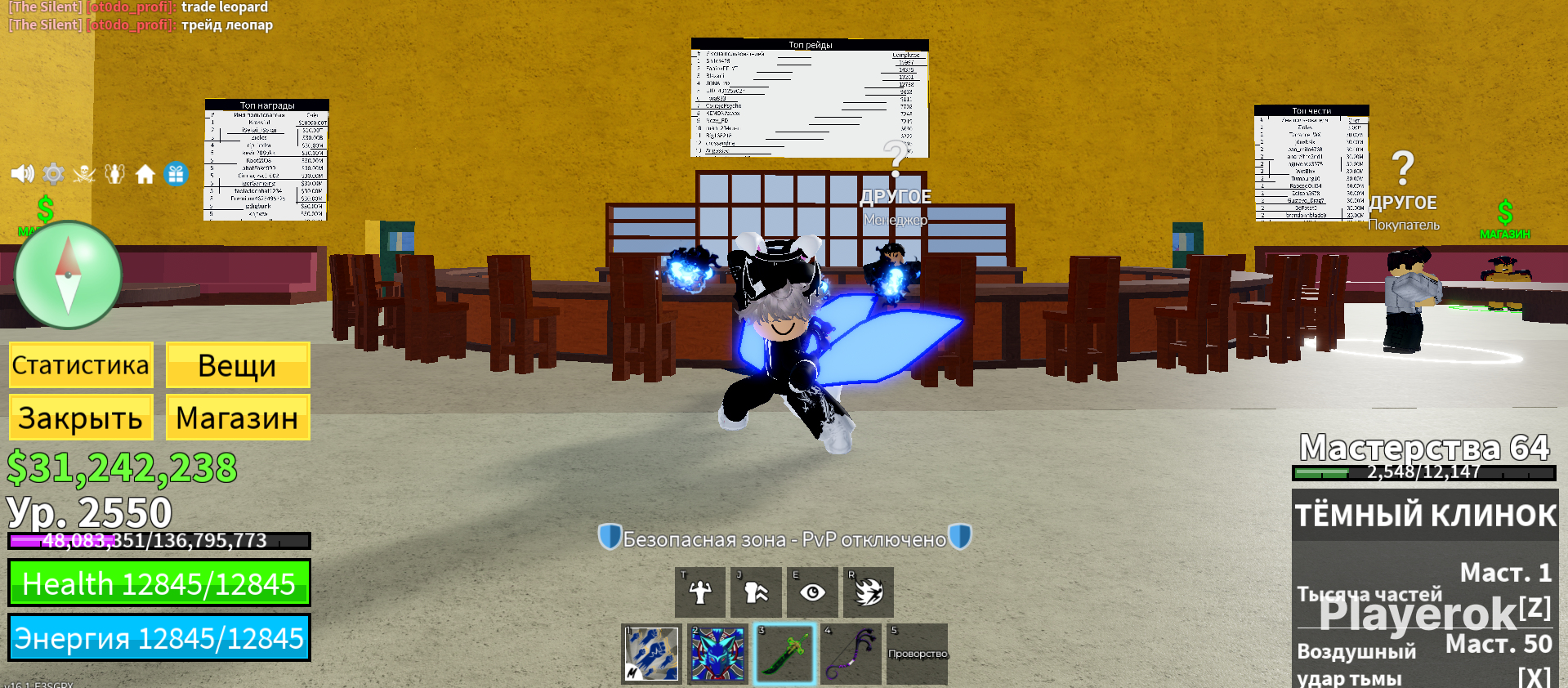1568x688 pixels.
Task: Toggle Observation with the E eye icon
Action: point(813,592)
